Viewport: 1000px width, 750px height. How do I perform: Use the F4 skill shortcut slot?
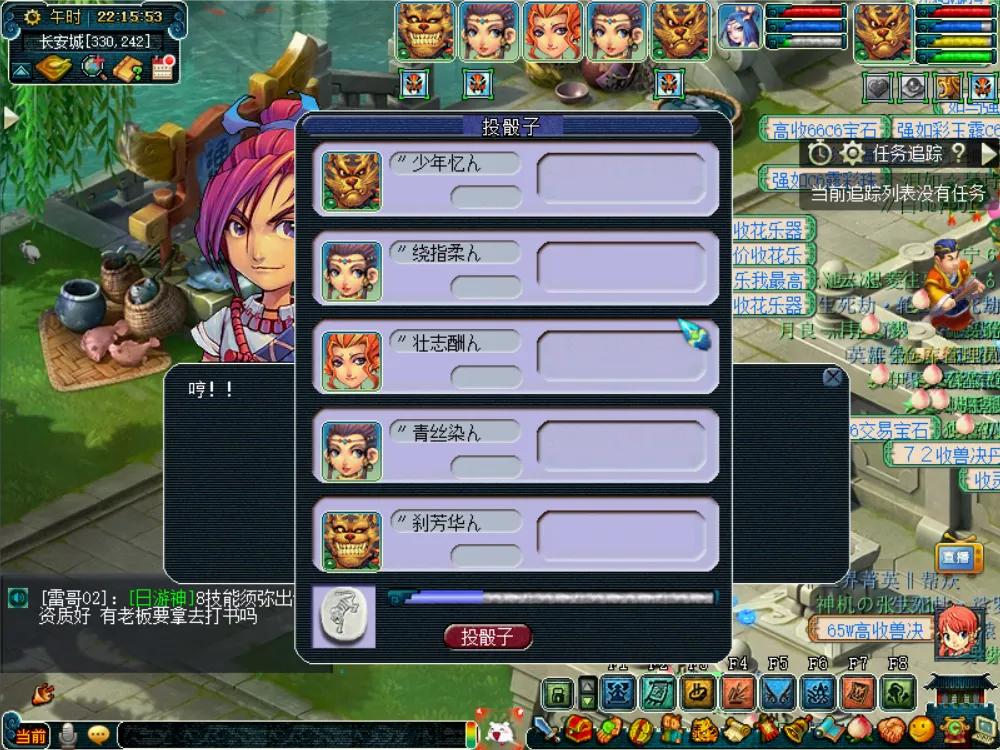click(738, 692)
